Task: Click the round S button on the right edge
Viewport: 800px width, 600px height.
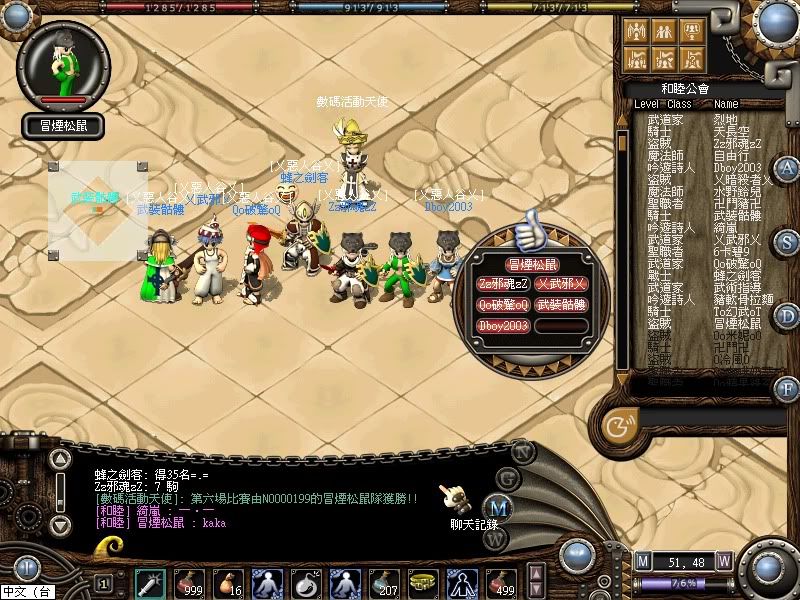Action: click(x=788, y=241)
